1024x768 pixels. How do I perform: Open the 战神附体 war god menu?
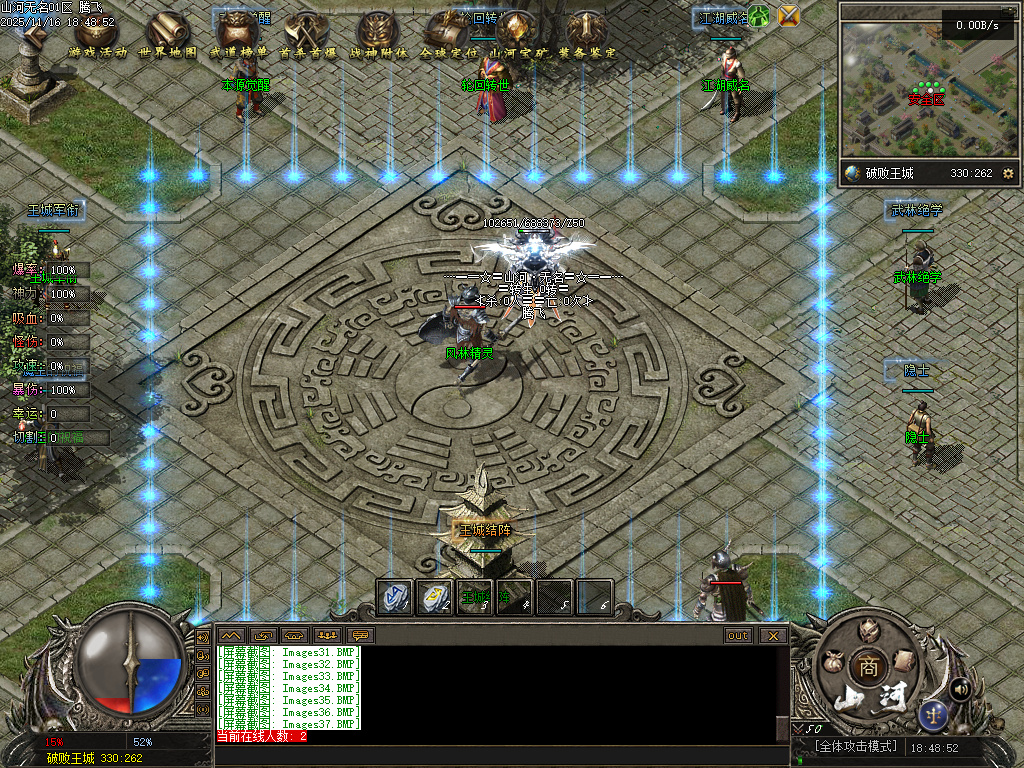click(x=378, y=33)
